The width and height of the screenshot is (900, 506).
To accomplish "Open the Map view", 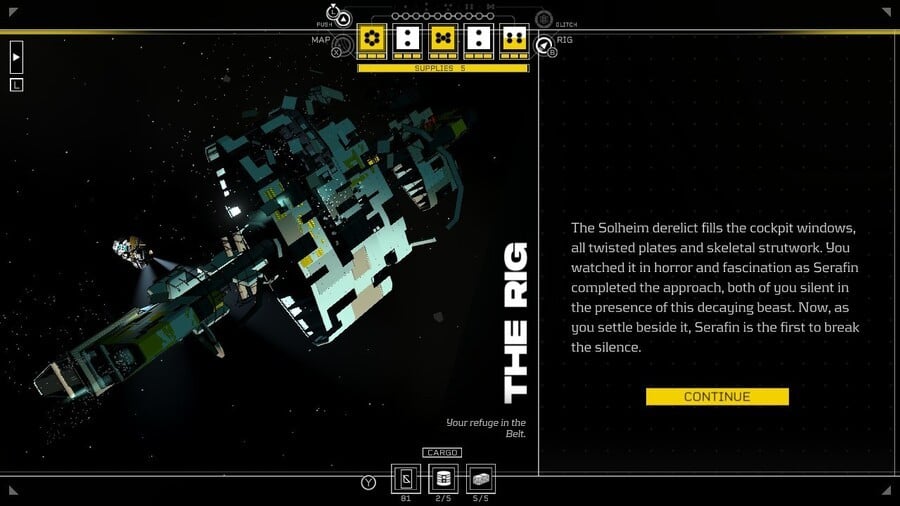I will click(342, 44).
